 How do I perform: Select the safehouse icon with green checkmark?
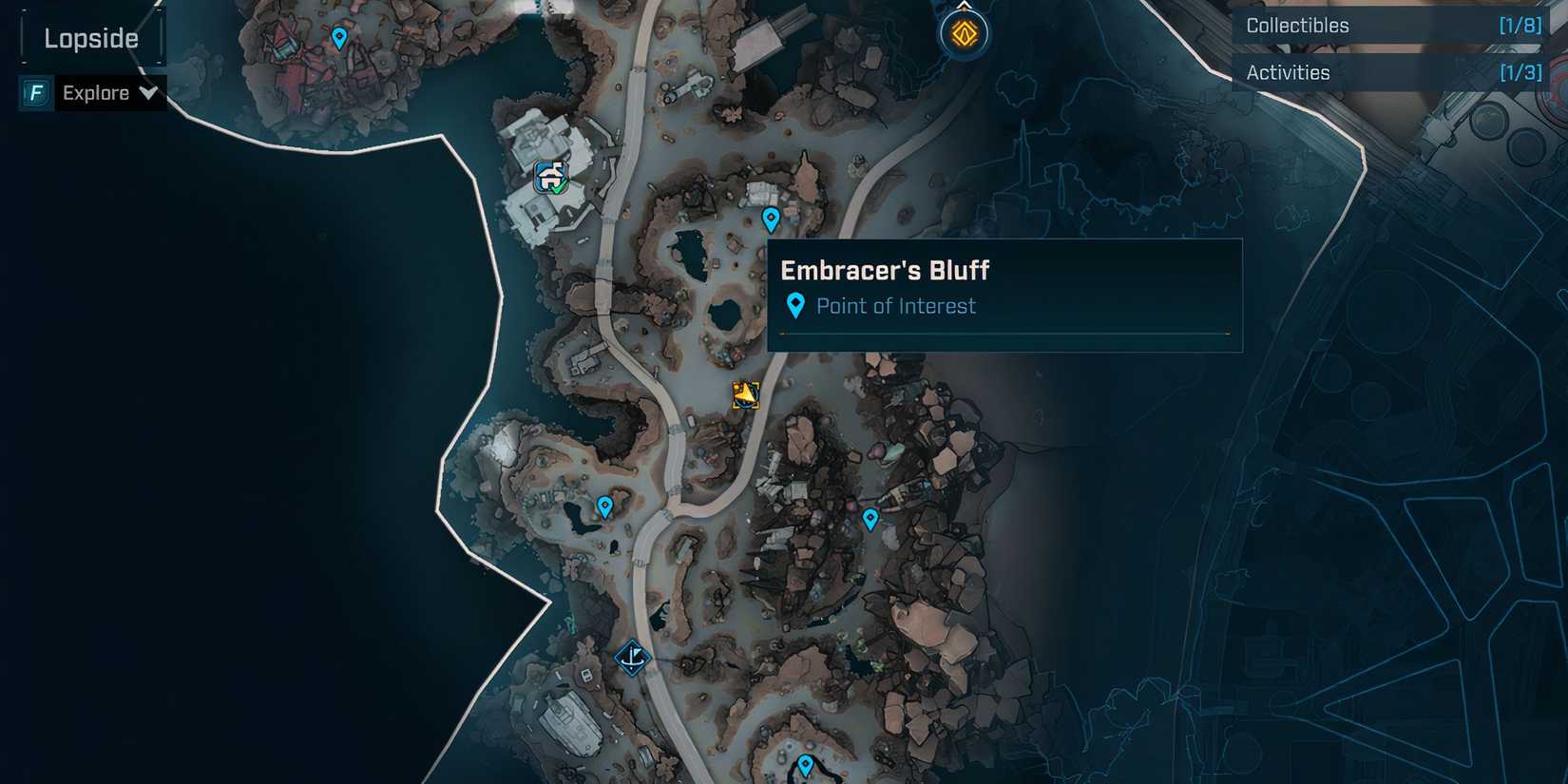click(549, 177)
